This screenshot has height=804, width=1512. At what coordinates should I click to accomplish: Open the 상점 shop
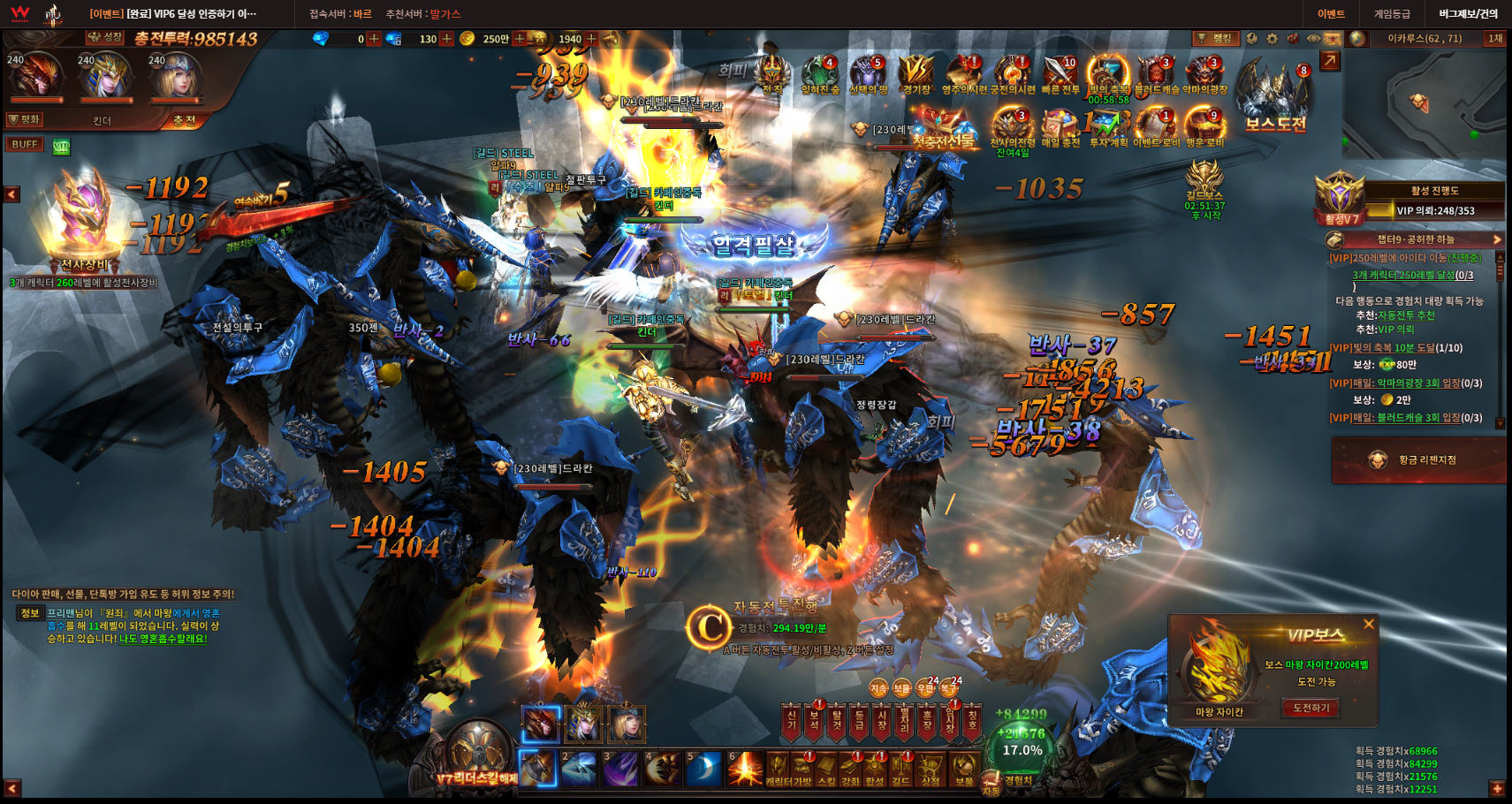pyautogui.click(x=931, y=769)
